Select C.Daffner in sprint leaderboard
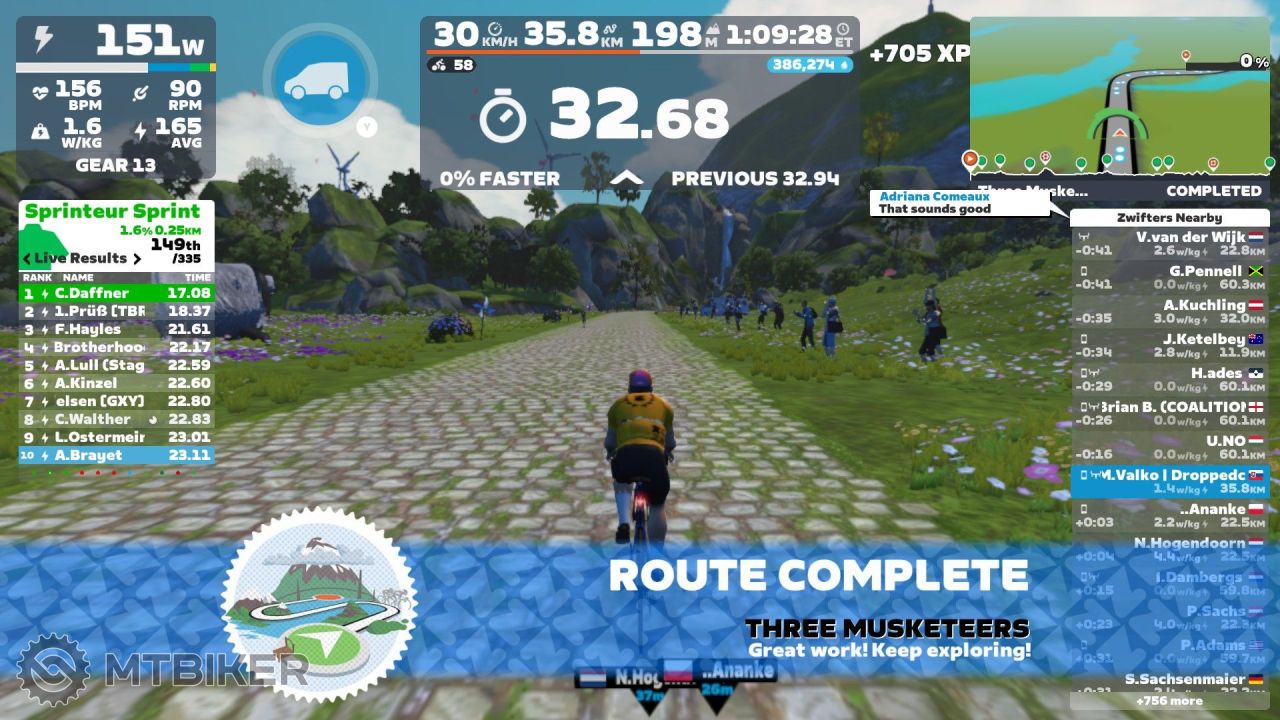 (116, 293)
